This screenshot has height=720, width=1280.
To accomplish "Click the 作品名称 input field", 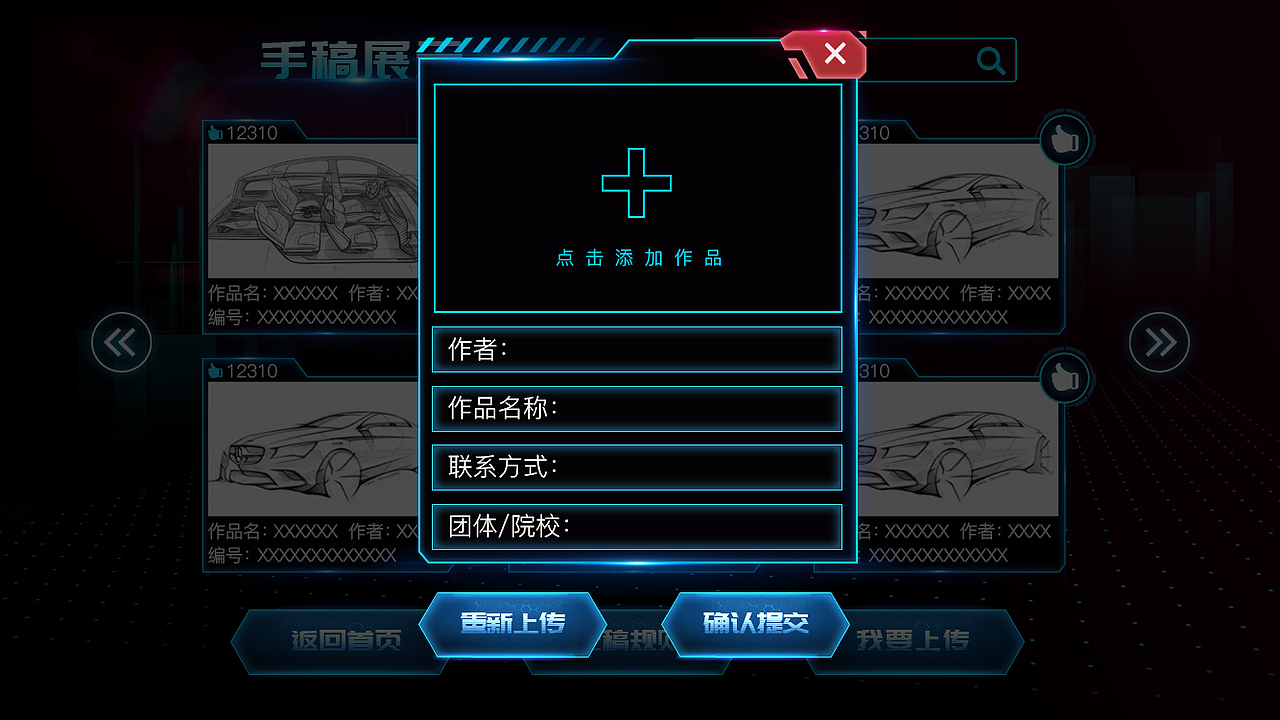I will click(x=637, y=408).
